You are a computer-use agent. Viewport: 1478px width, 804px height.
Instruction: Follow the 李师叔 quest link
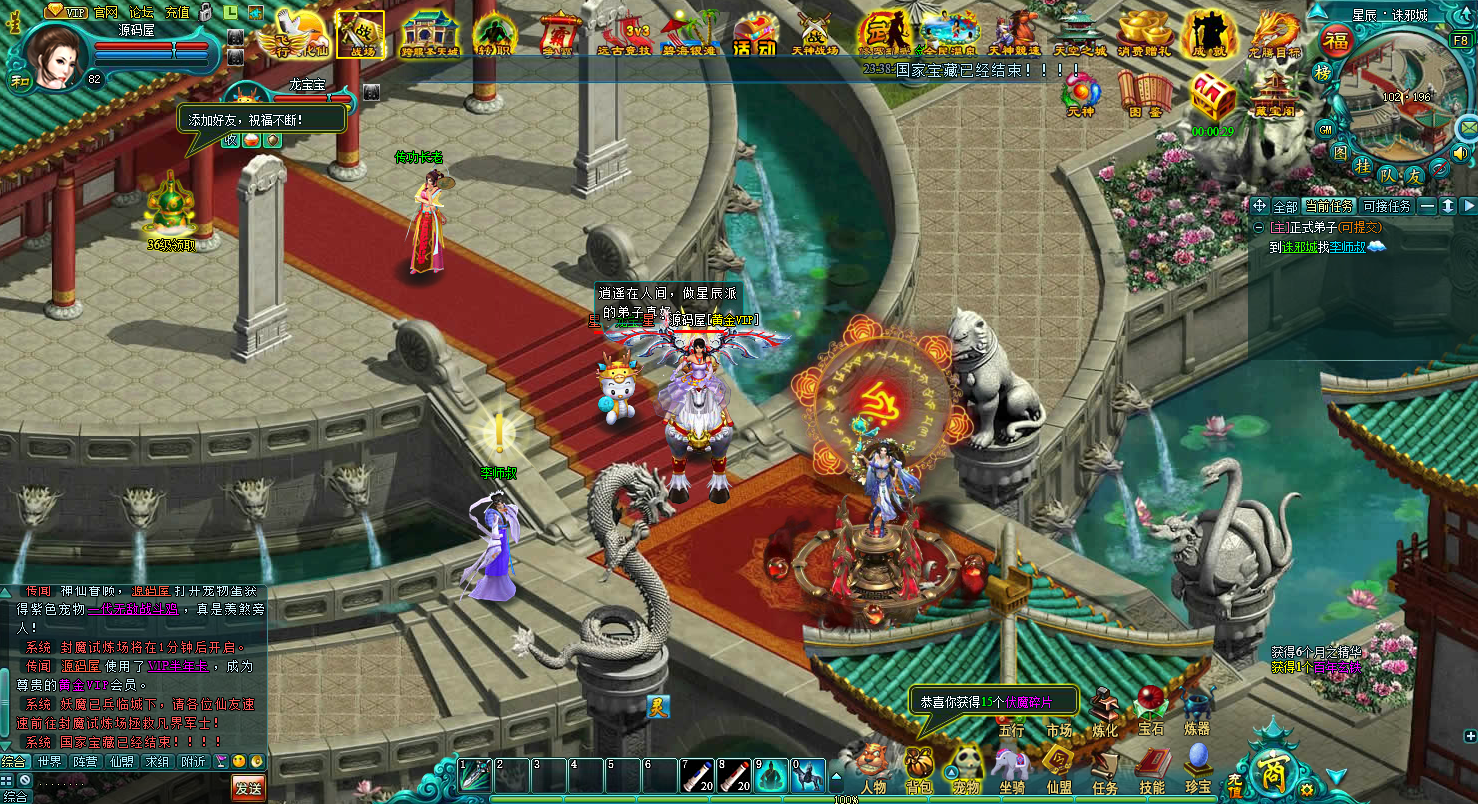click(1347, 247)
